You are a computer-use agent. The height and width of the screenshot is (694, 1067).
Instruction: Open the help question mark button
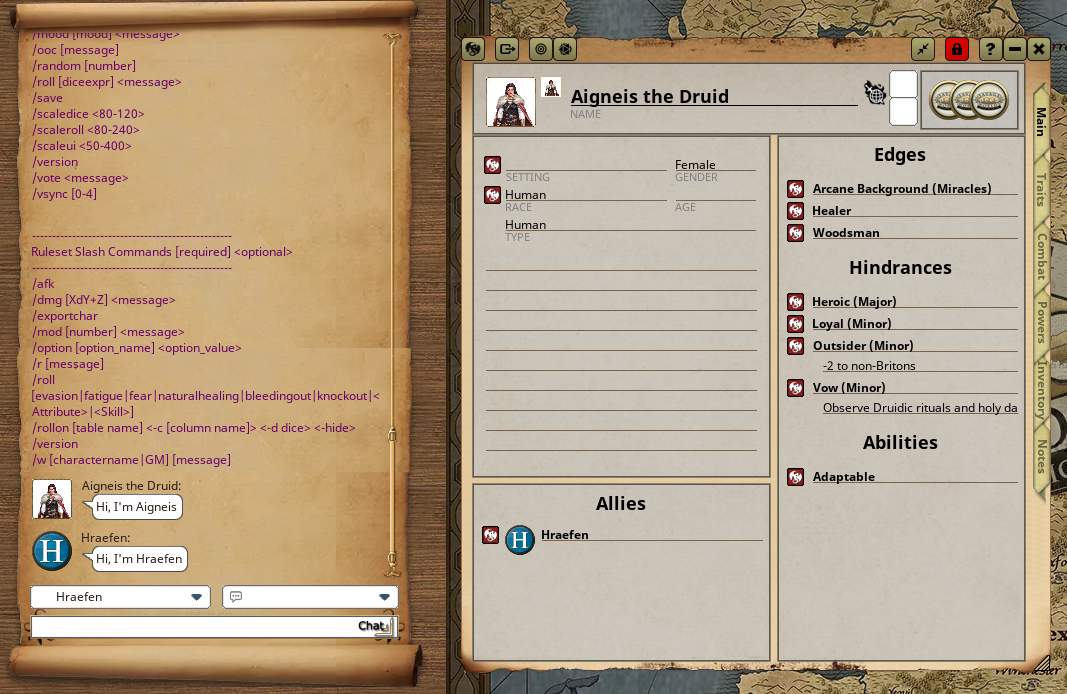(989, 49)
